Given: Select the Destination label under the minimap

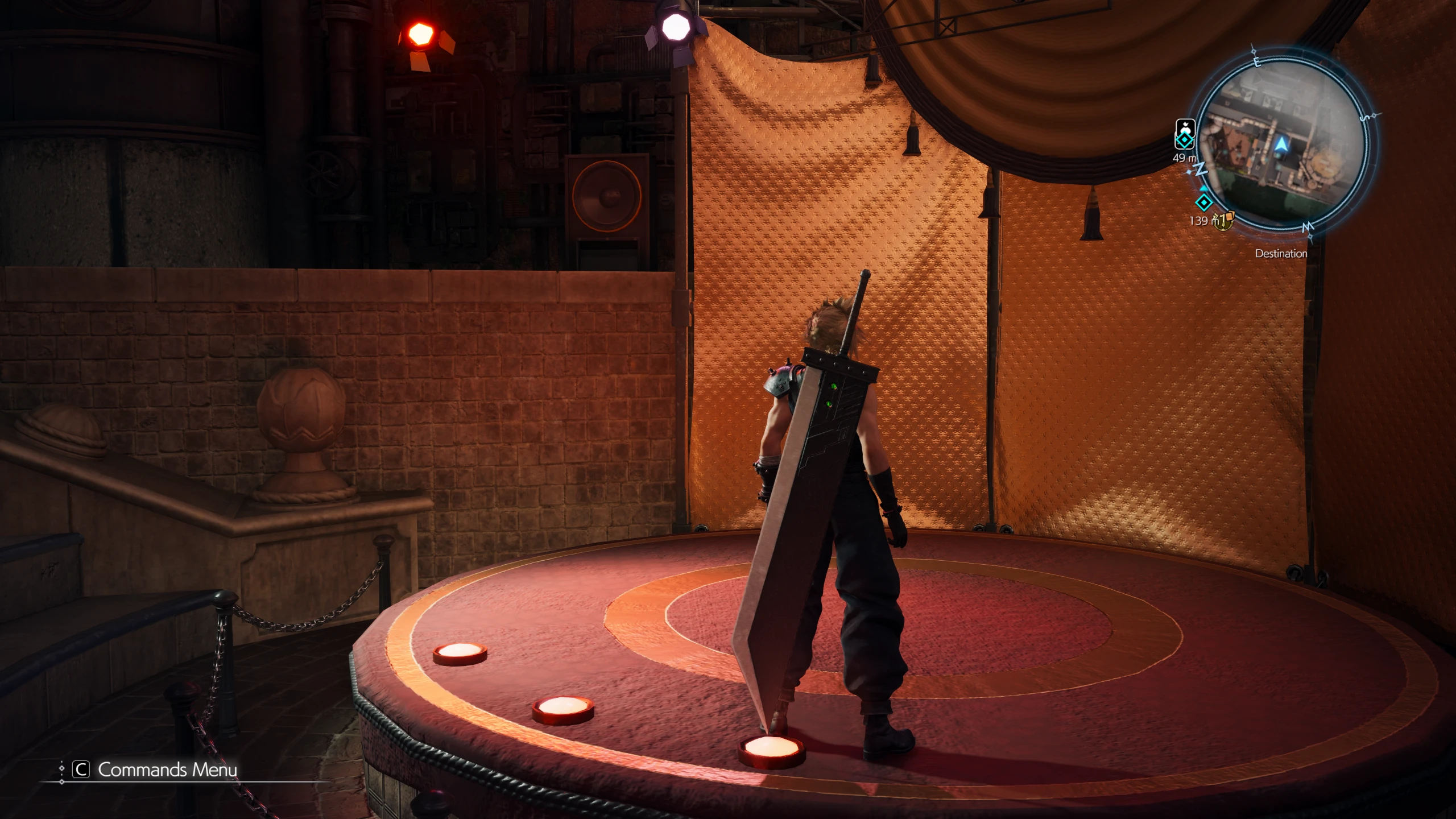Looking at the screenshot, I should [x=1281, y=254].
